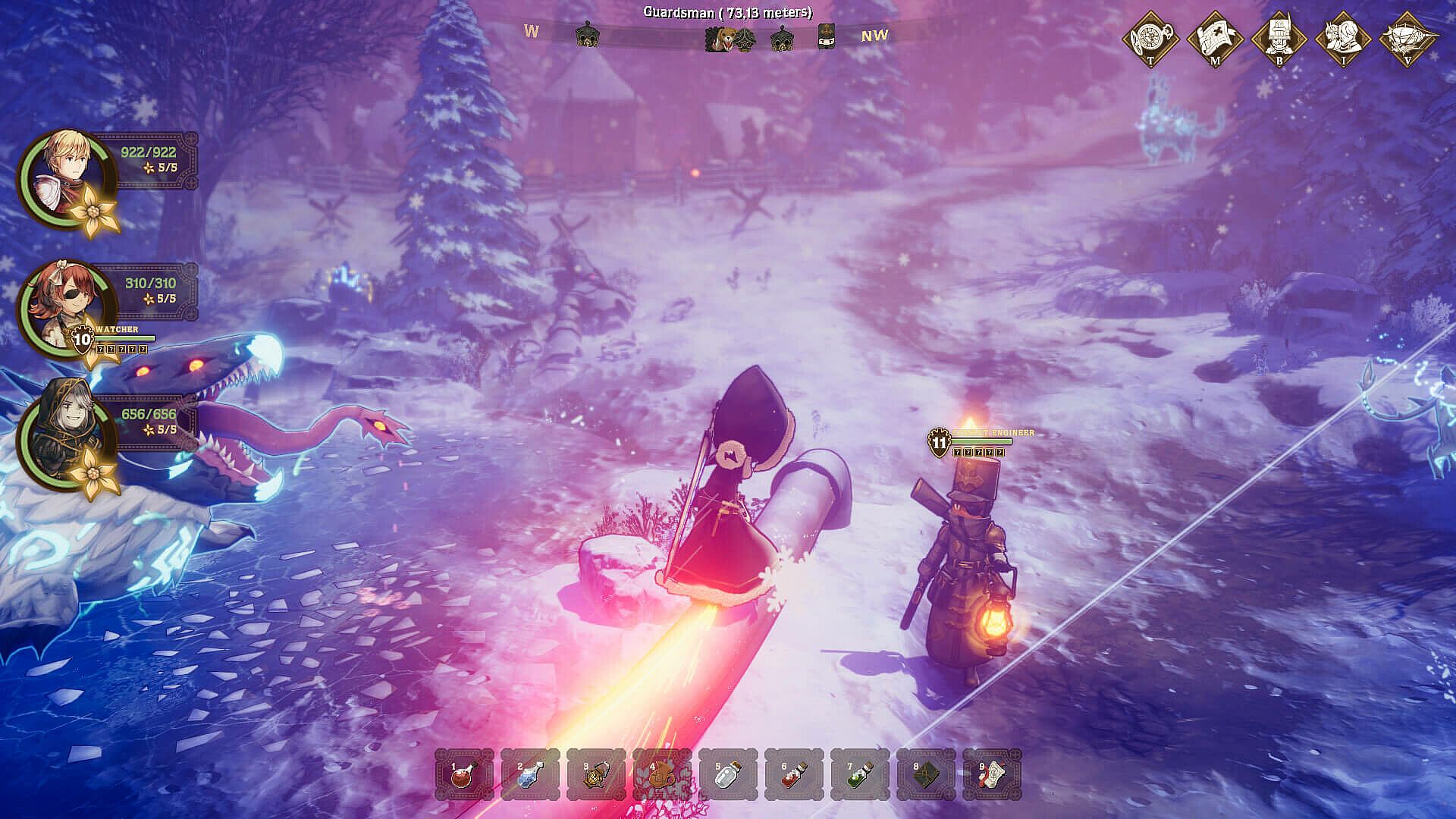Open the characters icon marked I

[1344, 38]
